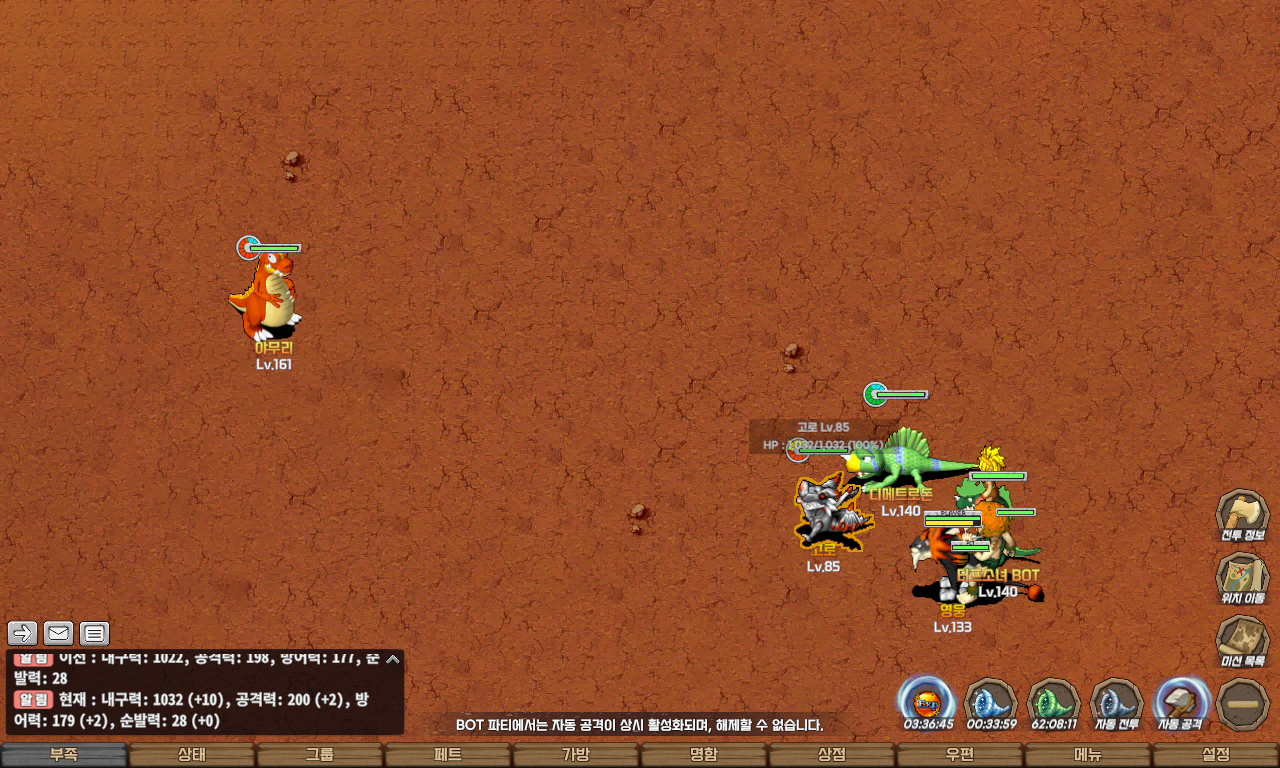The image size is (1280, 768).
Task: Open the 가방 (bag) inventory
Action: pos(576,755)
